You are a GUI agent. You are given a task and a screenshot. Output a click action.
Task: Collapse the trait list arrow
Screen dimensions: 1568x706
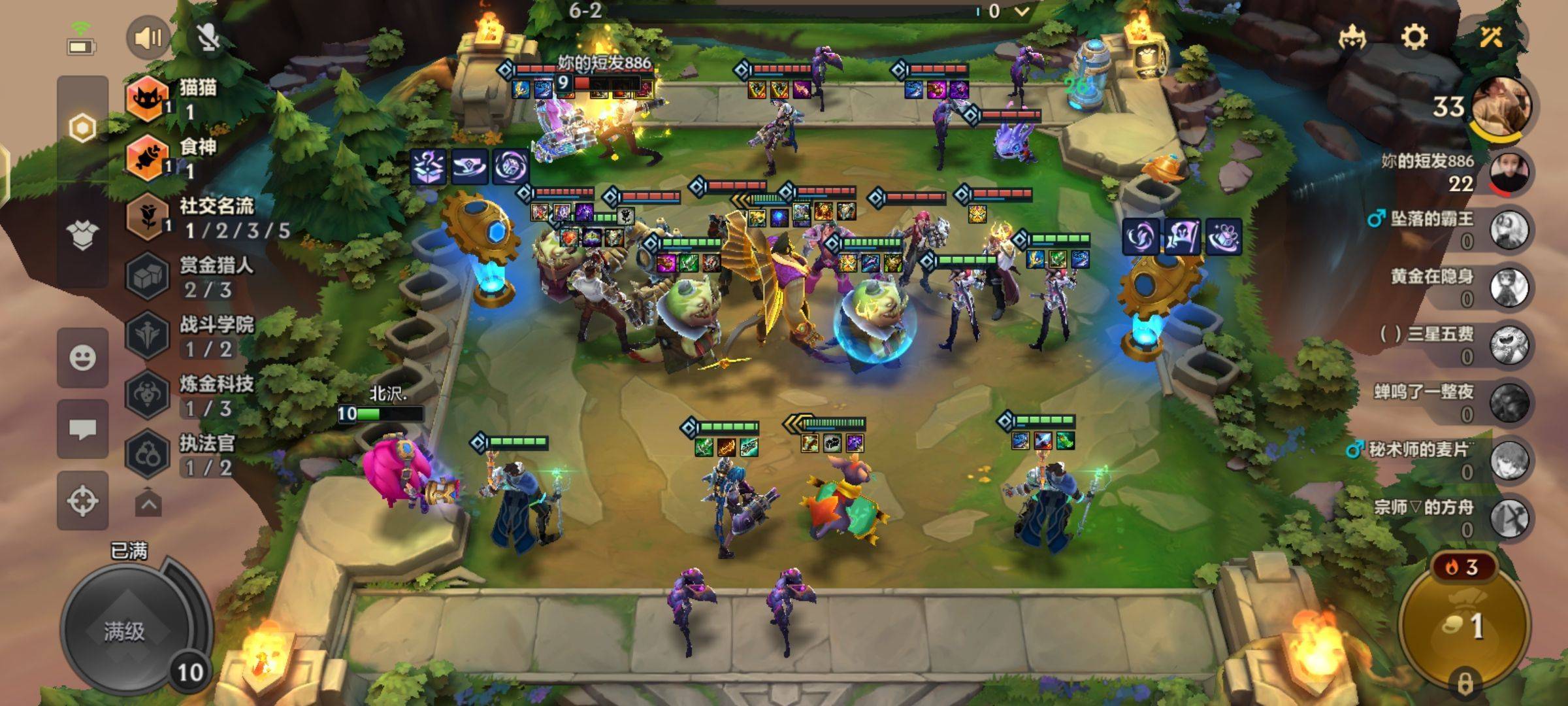148,504
